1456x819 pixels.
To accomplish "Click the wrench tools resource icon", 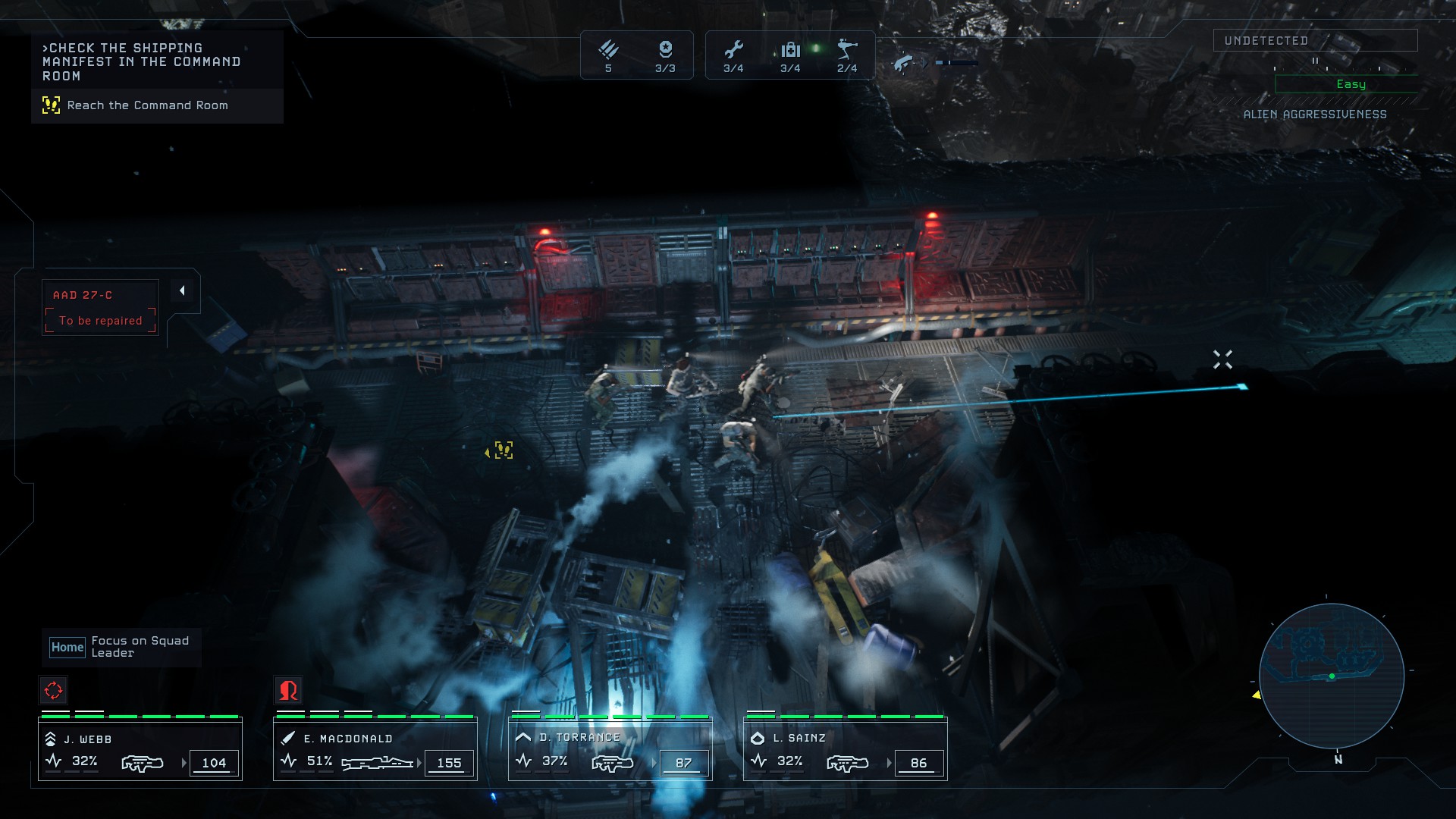I will point(733,50).
